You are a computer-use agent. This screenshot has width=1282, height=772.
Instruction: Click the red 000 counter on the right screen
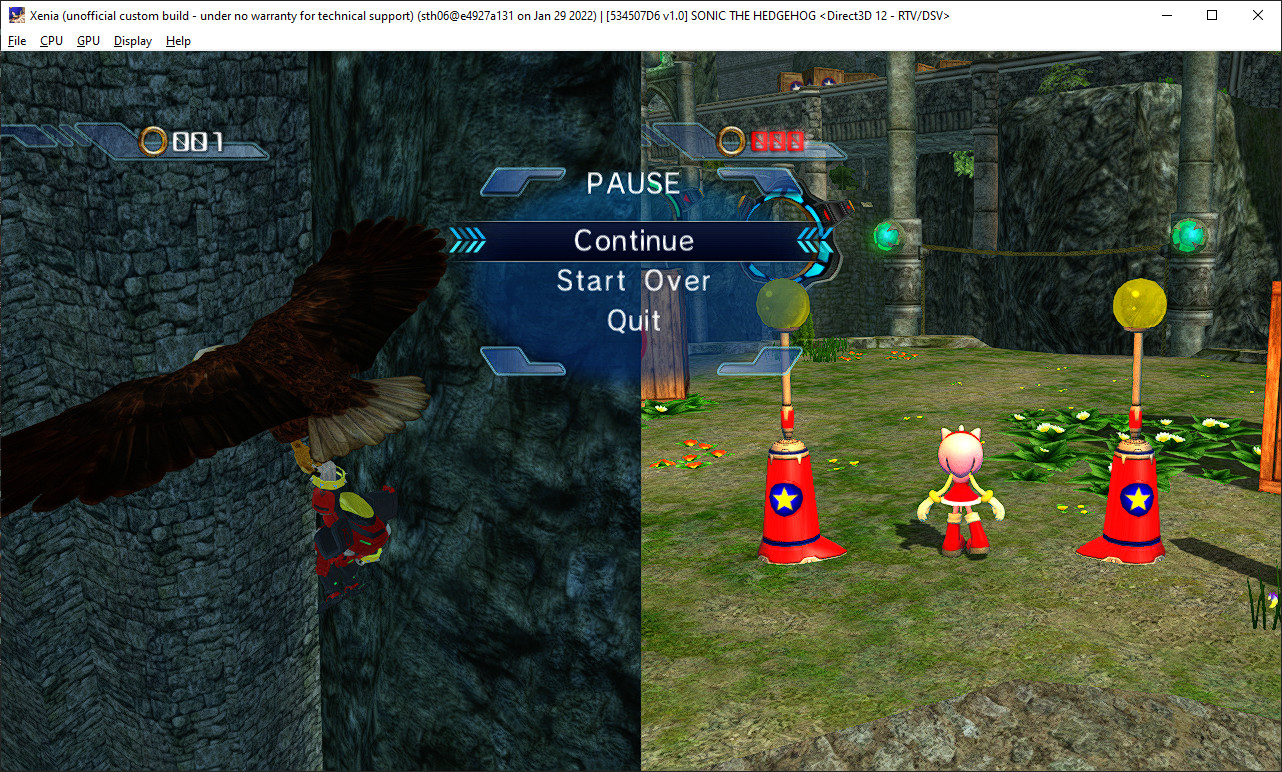point(779,141)
